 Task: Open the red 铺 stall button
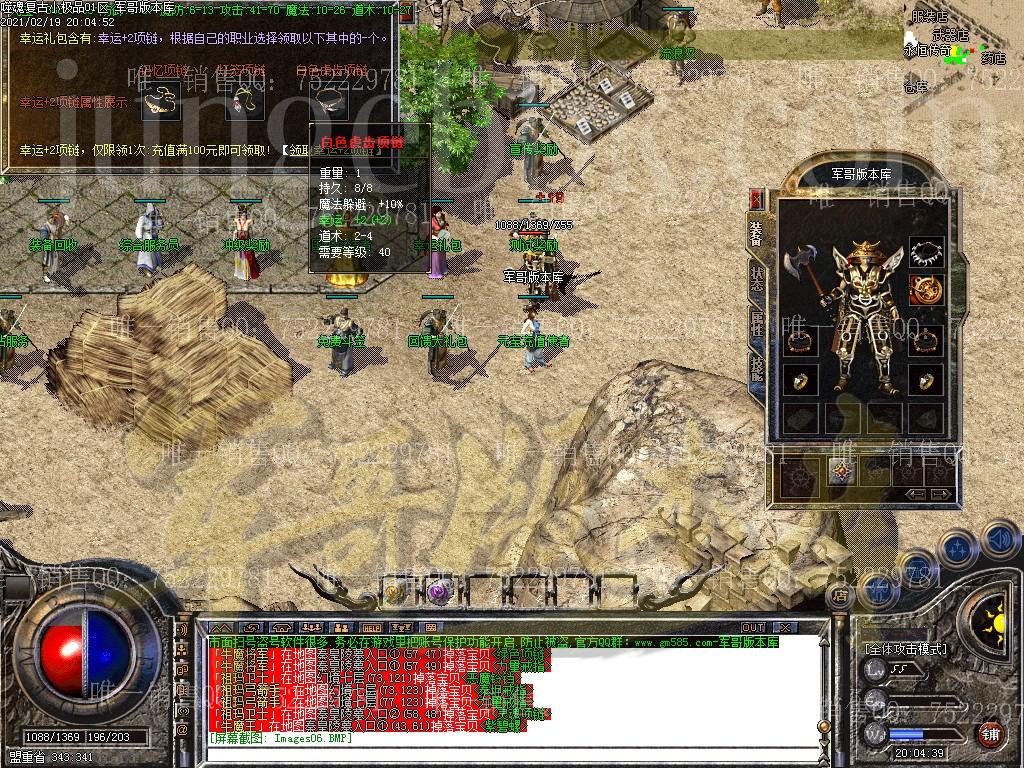click(989, 735)
